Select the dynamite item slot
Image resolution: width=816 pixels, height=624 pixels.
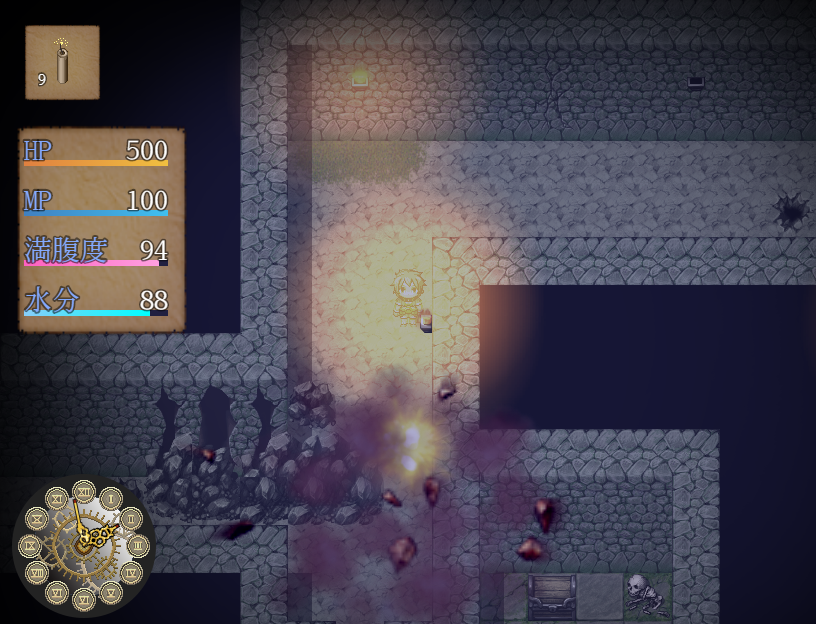(x=62, y=63)
